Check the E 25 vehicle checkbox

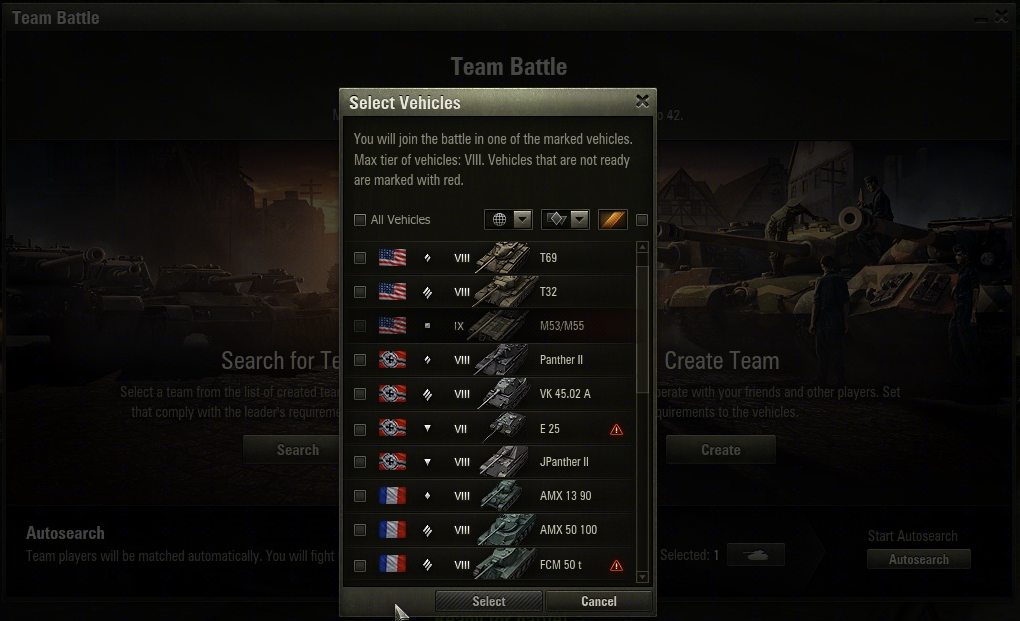click(x=360, y=429)
